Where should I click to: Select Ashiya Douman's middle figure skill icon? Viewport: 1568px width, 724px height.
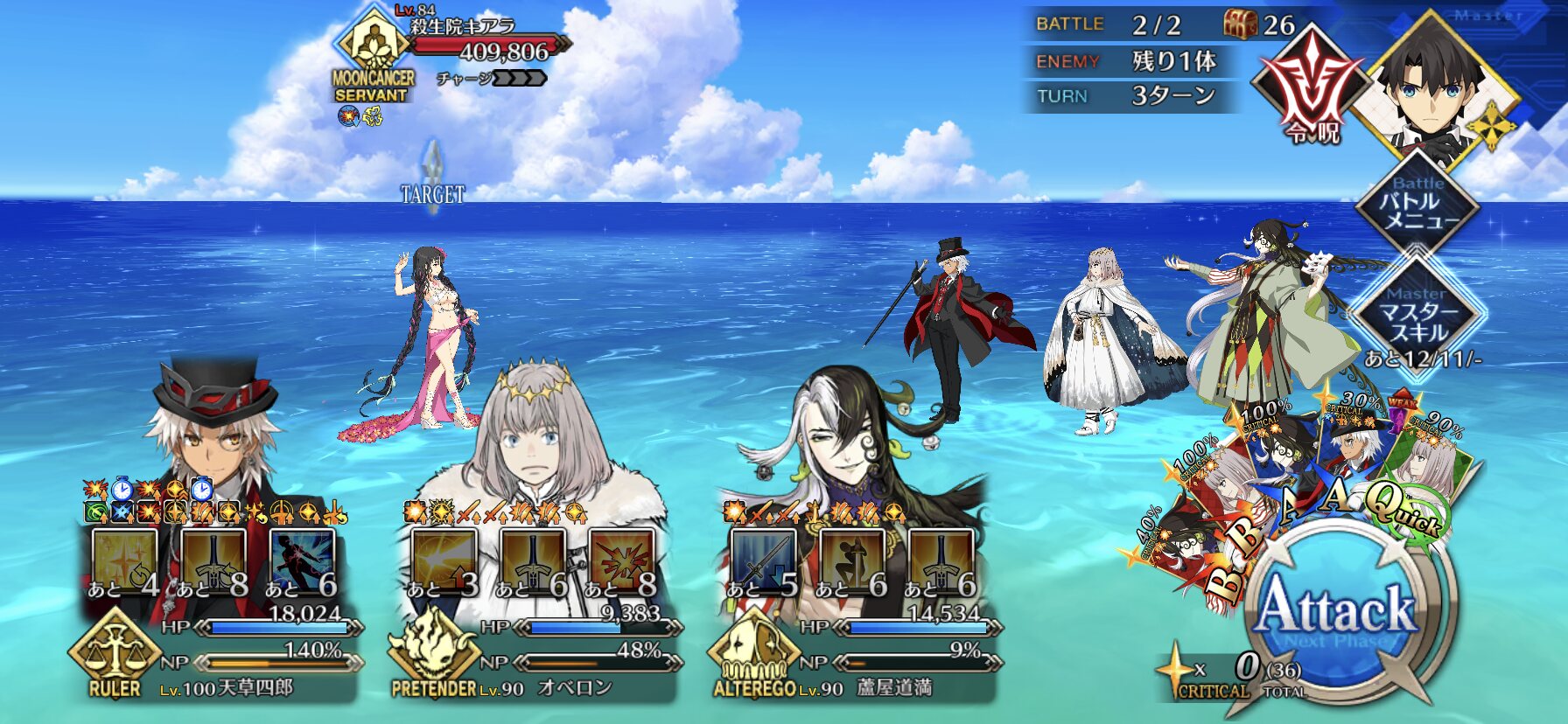point(853,560)
